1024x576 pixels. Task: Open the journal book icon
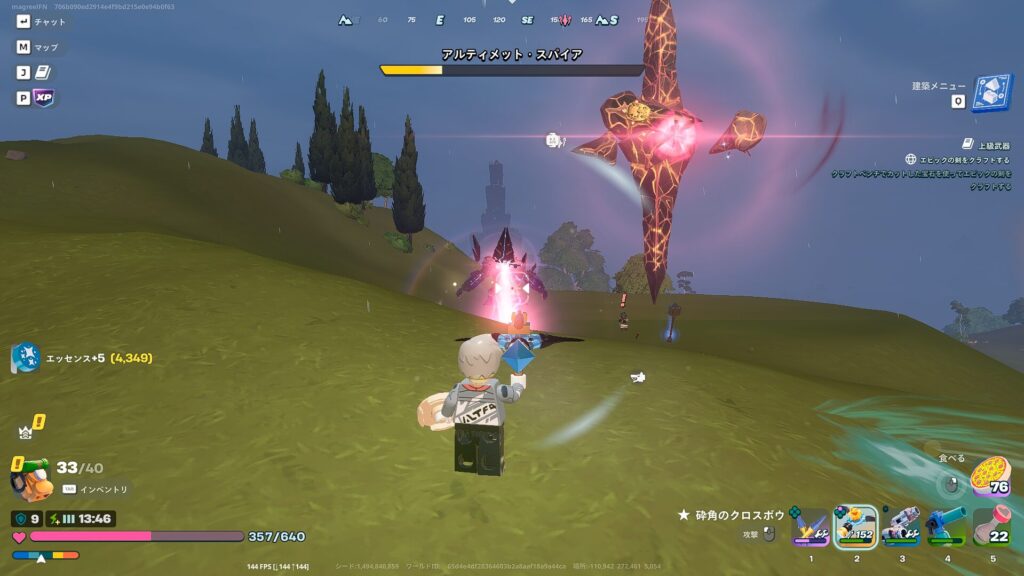pyautogui.click(x=44, y=72)
